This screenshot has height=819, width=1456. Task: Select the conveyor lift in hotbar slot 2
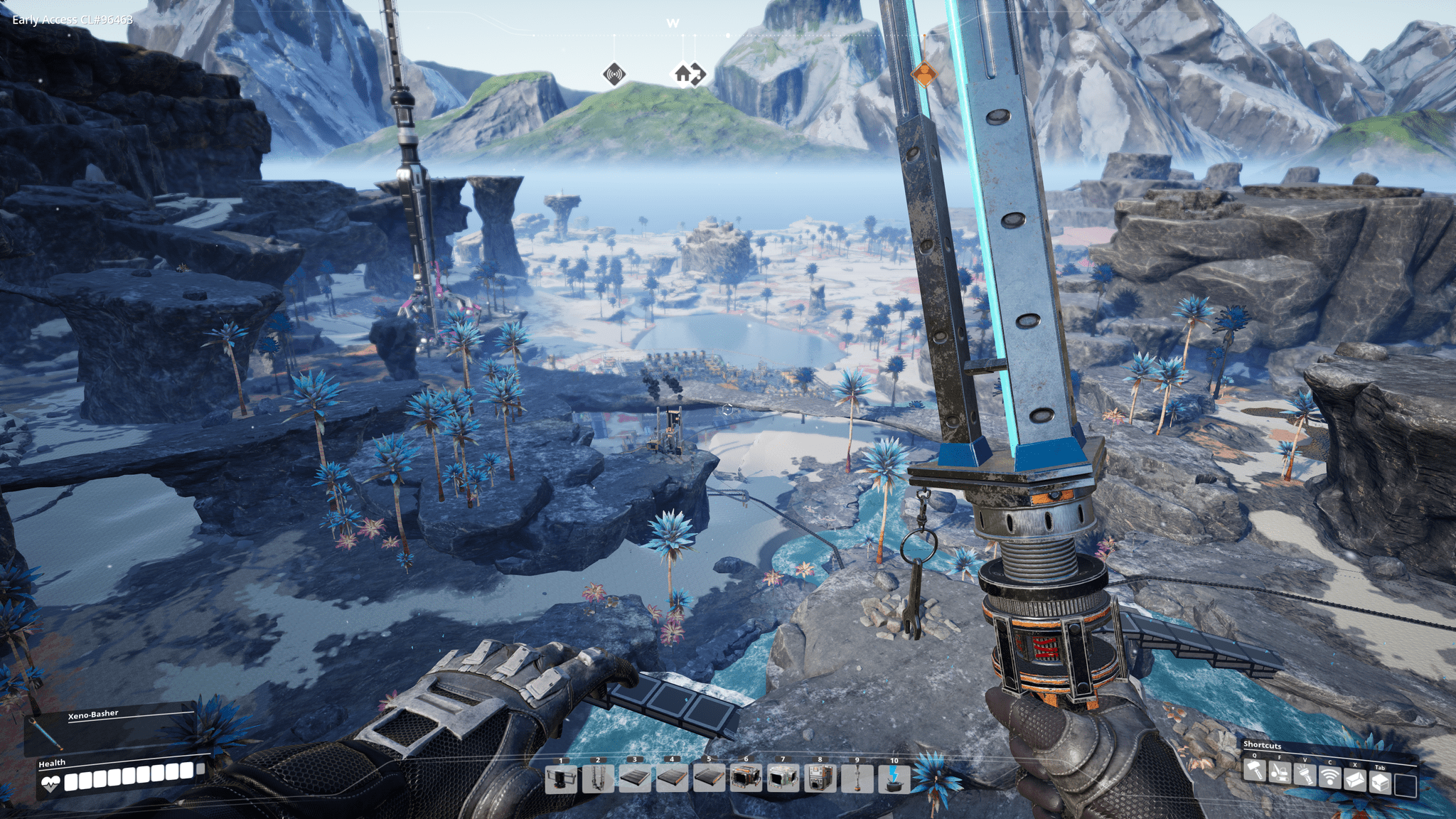(596, 779)
